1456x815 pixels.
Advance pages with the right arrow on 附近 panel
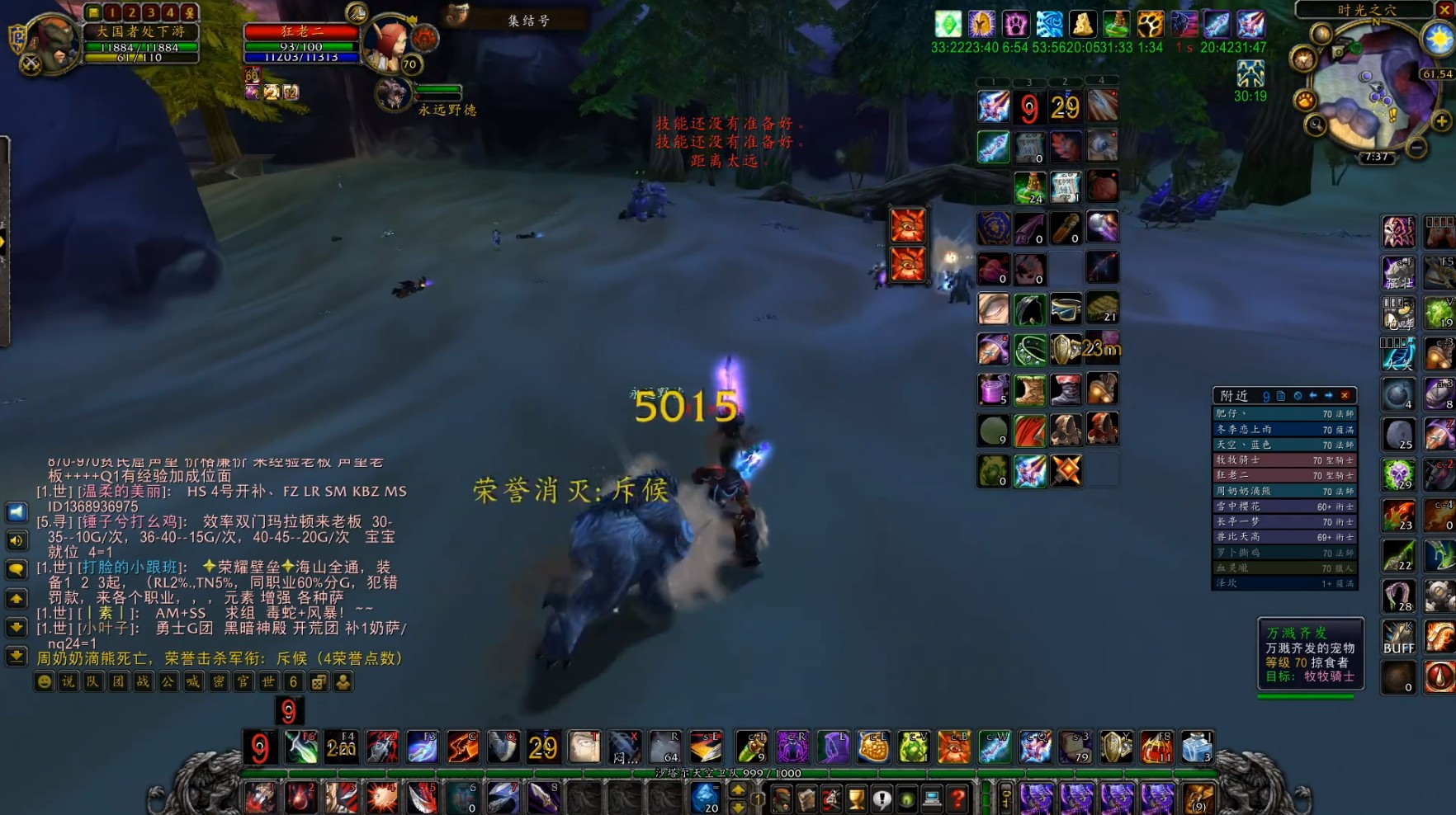tap(1328, 396)
